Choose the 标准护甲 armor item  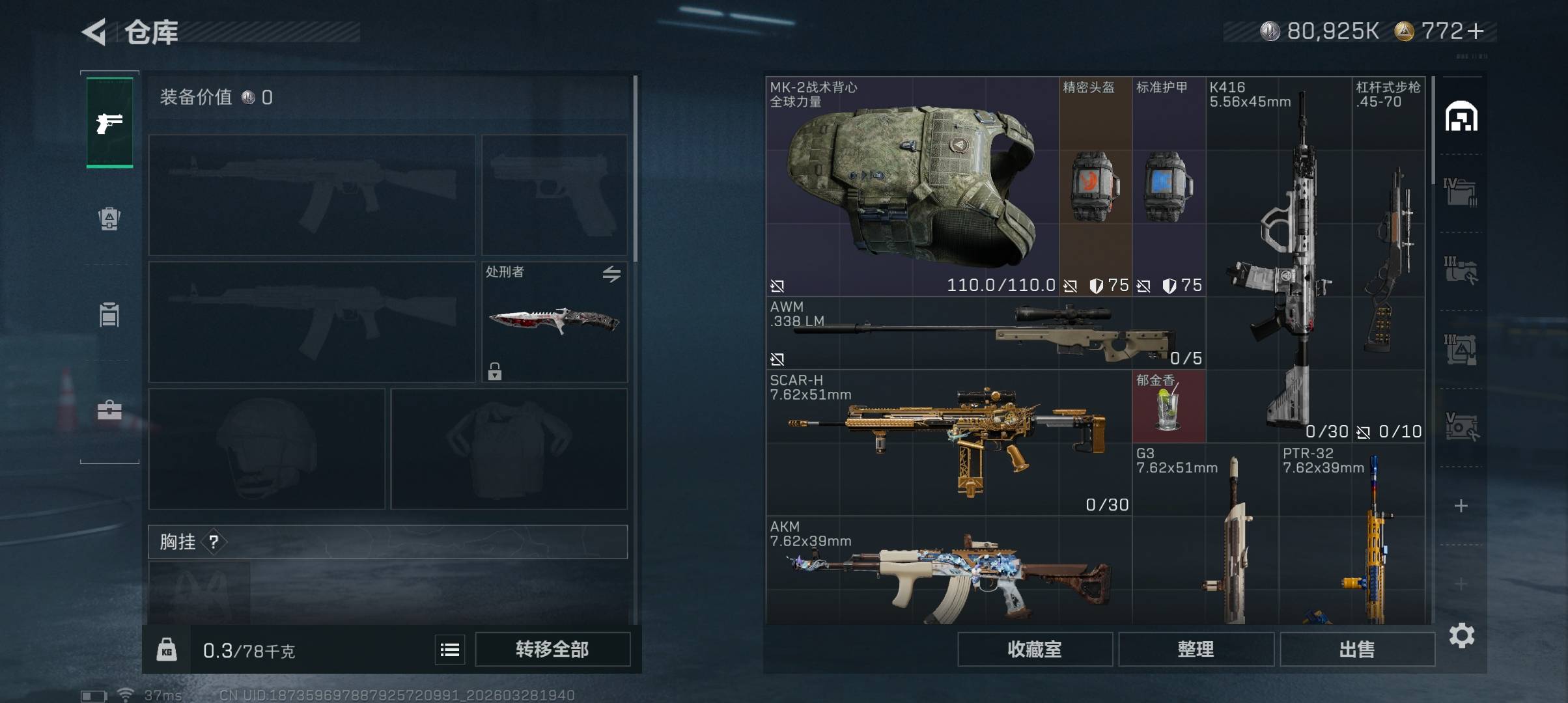(1169, 186)
